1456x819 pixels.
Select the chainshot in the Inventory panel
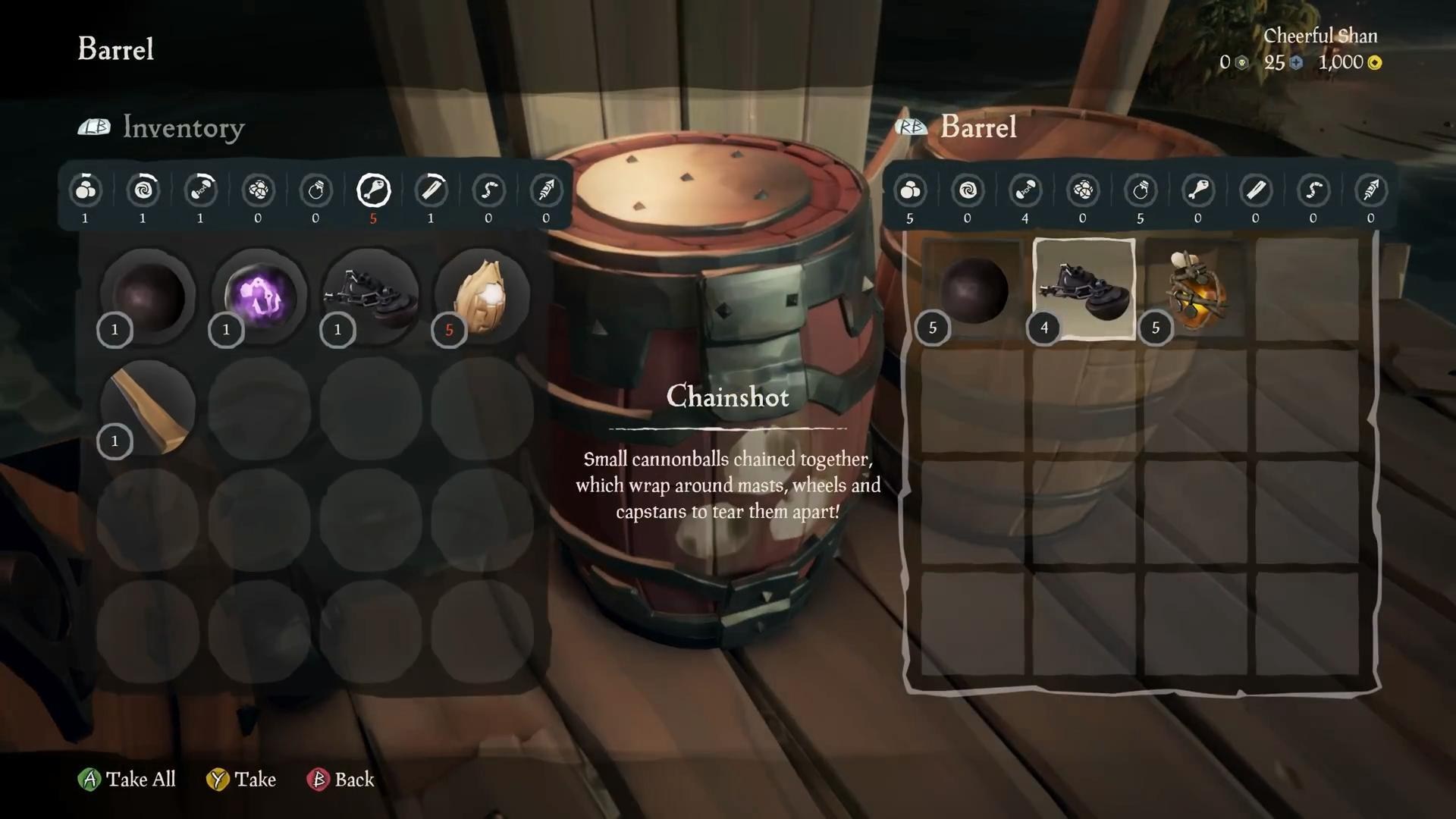(x=371, y=297)
